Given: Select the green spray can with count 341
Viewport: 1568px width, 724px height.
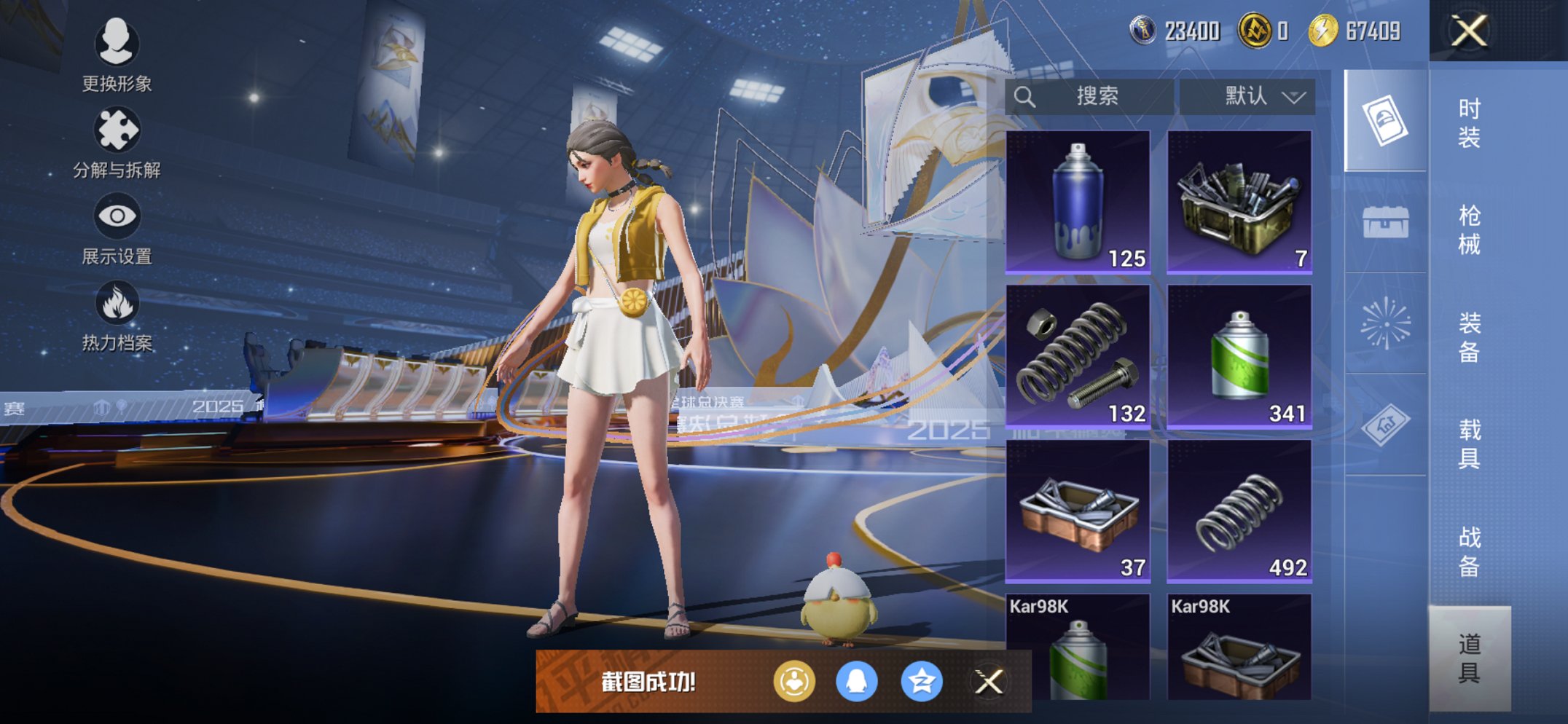Looking at the screenshot, I should tap(1239, 356).
